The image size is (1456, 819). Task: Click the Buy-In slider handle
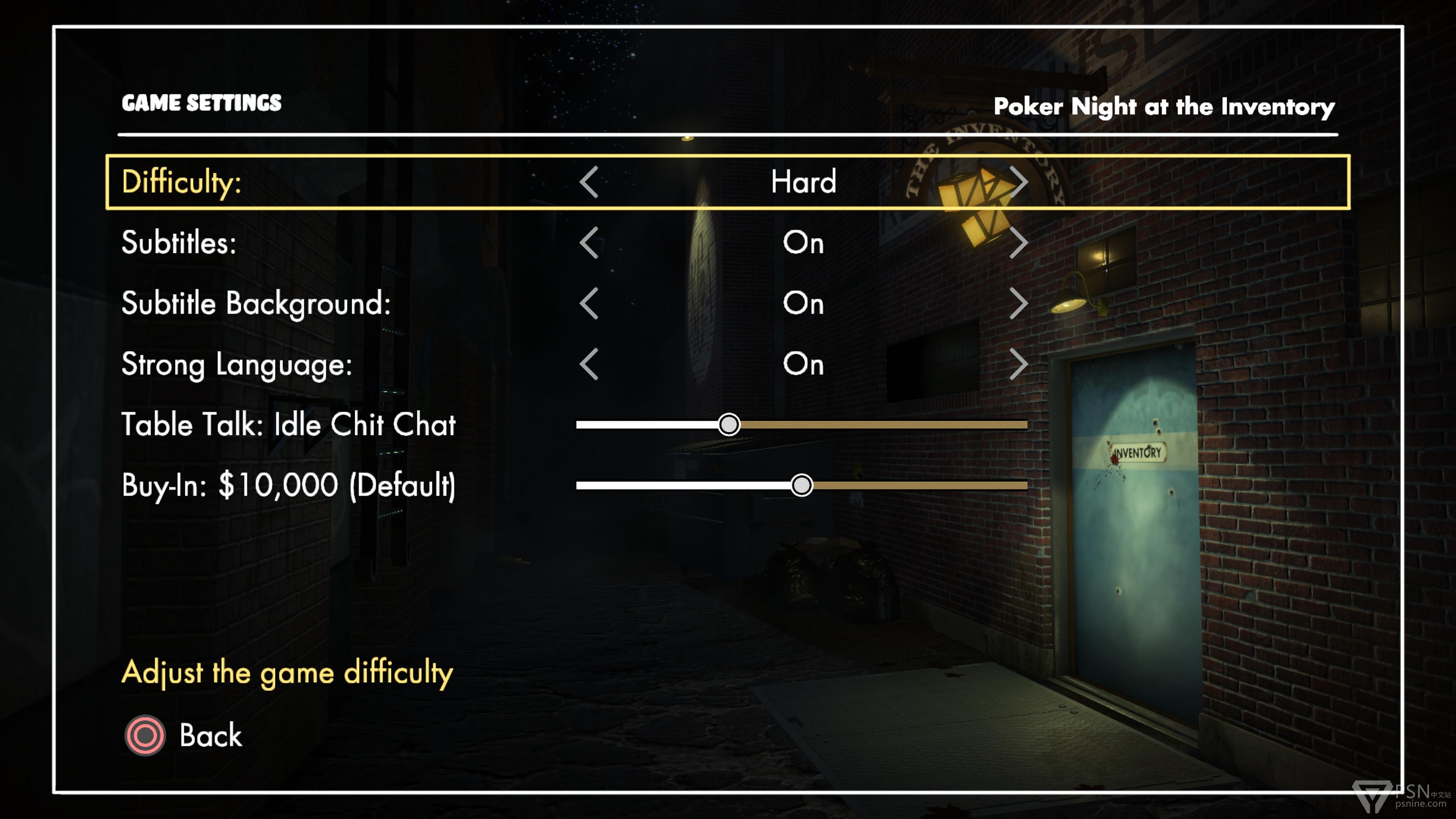tap(801, 485)
